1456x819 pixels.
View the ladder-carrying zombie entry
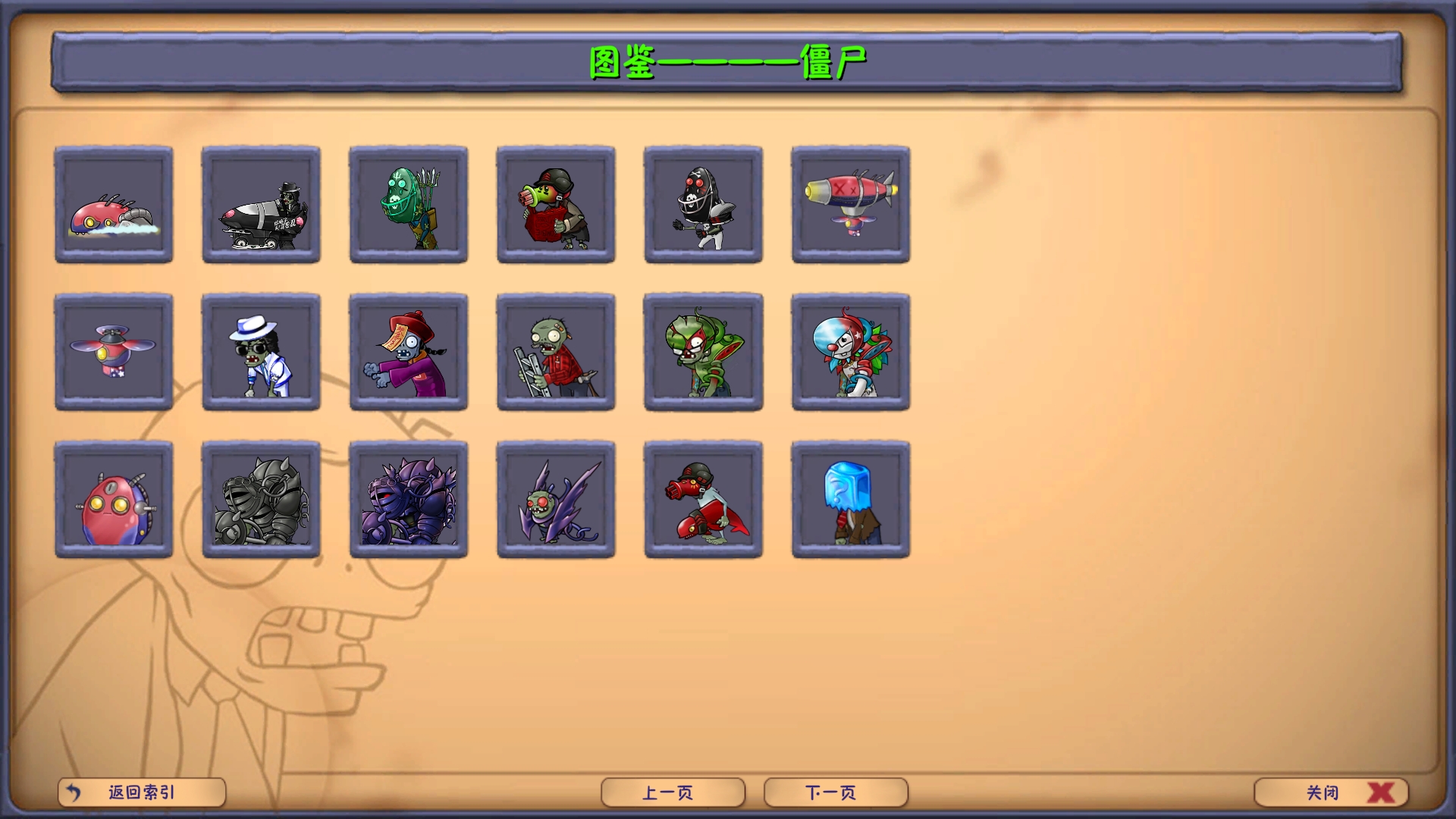(556, 353)
